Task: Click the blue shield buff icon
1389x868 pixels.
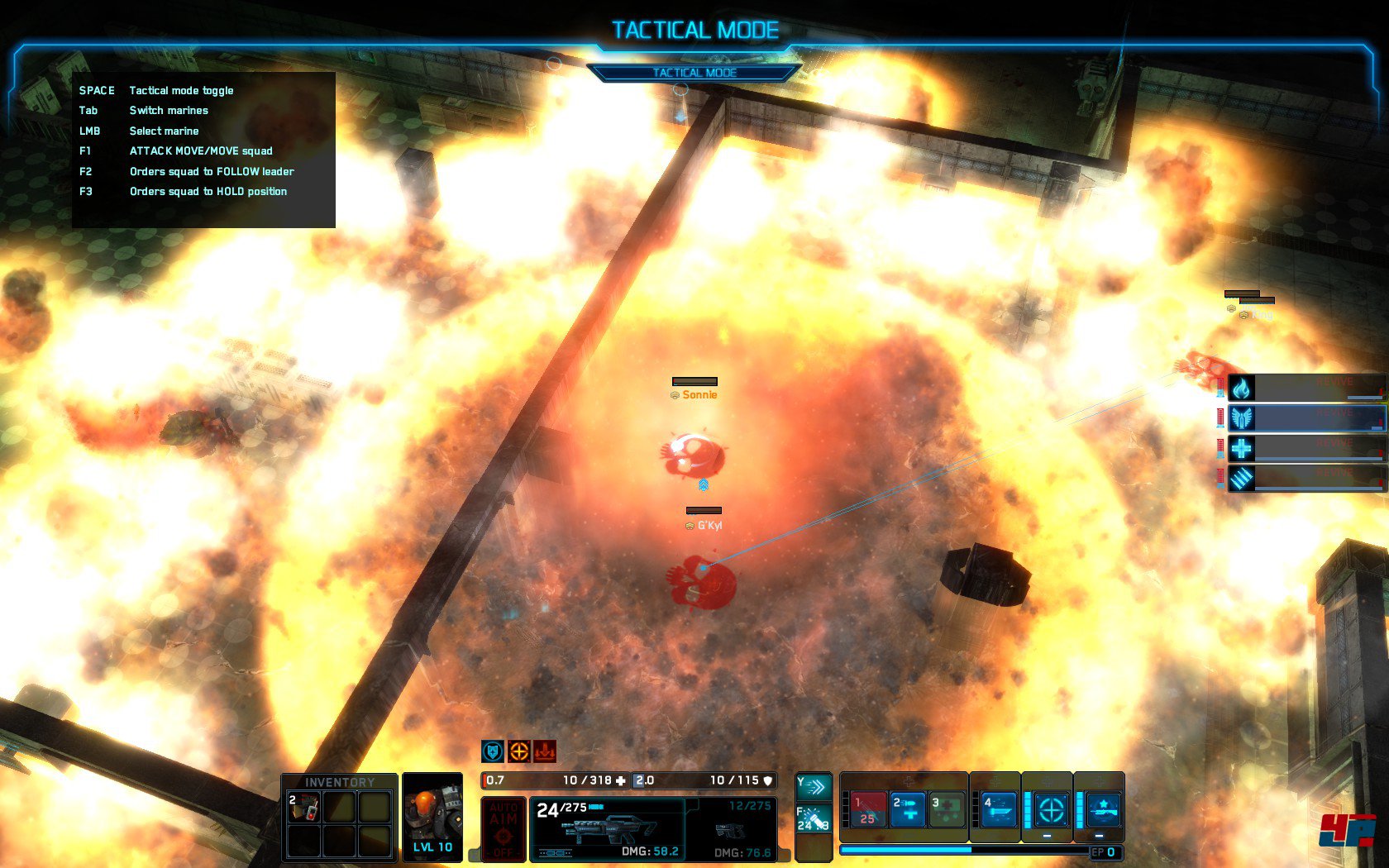Action: (x=493, y=751)
